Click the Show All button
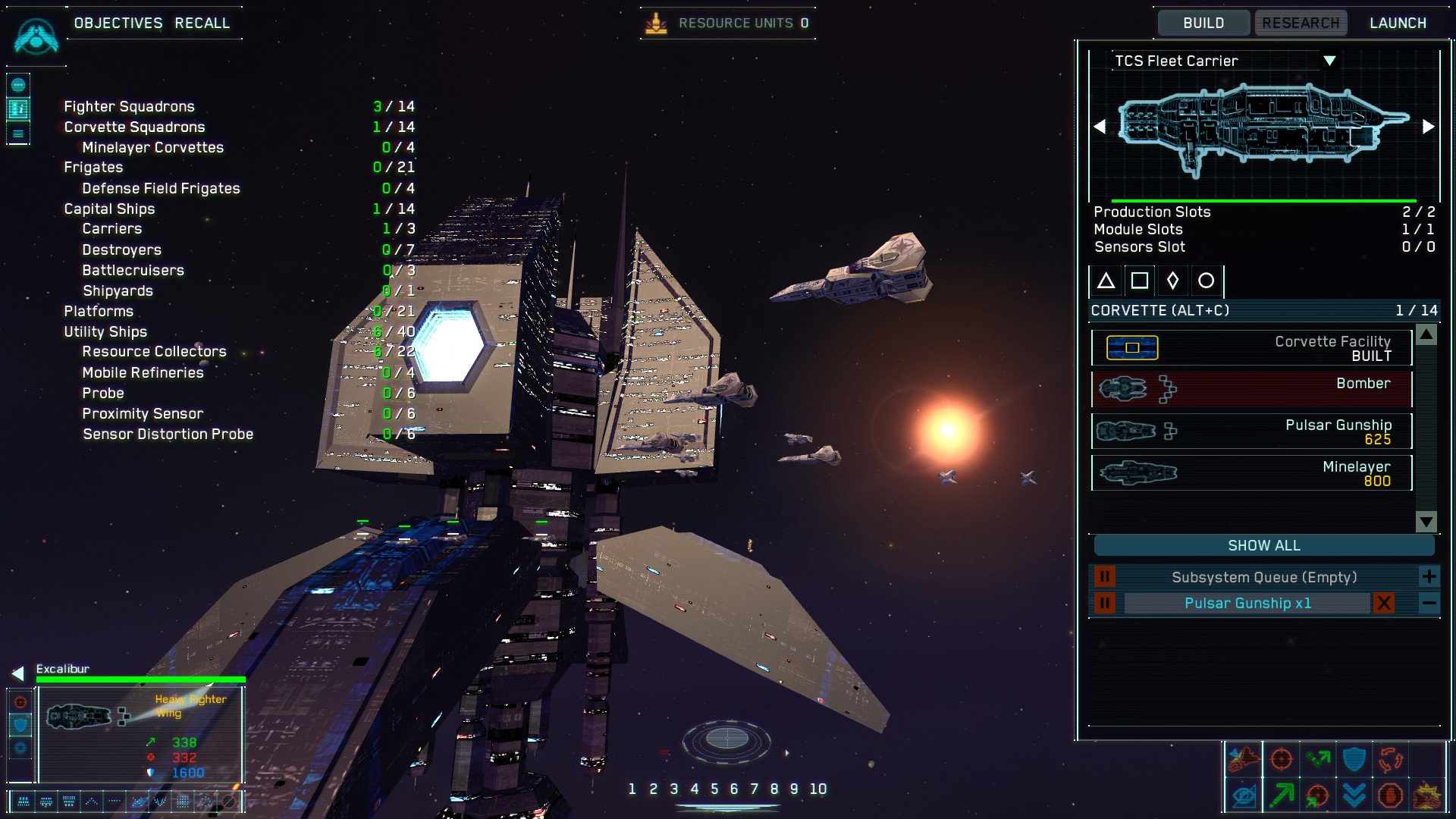This screenshot has width=1456, height=819. 1263,545
